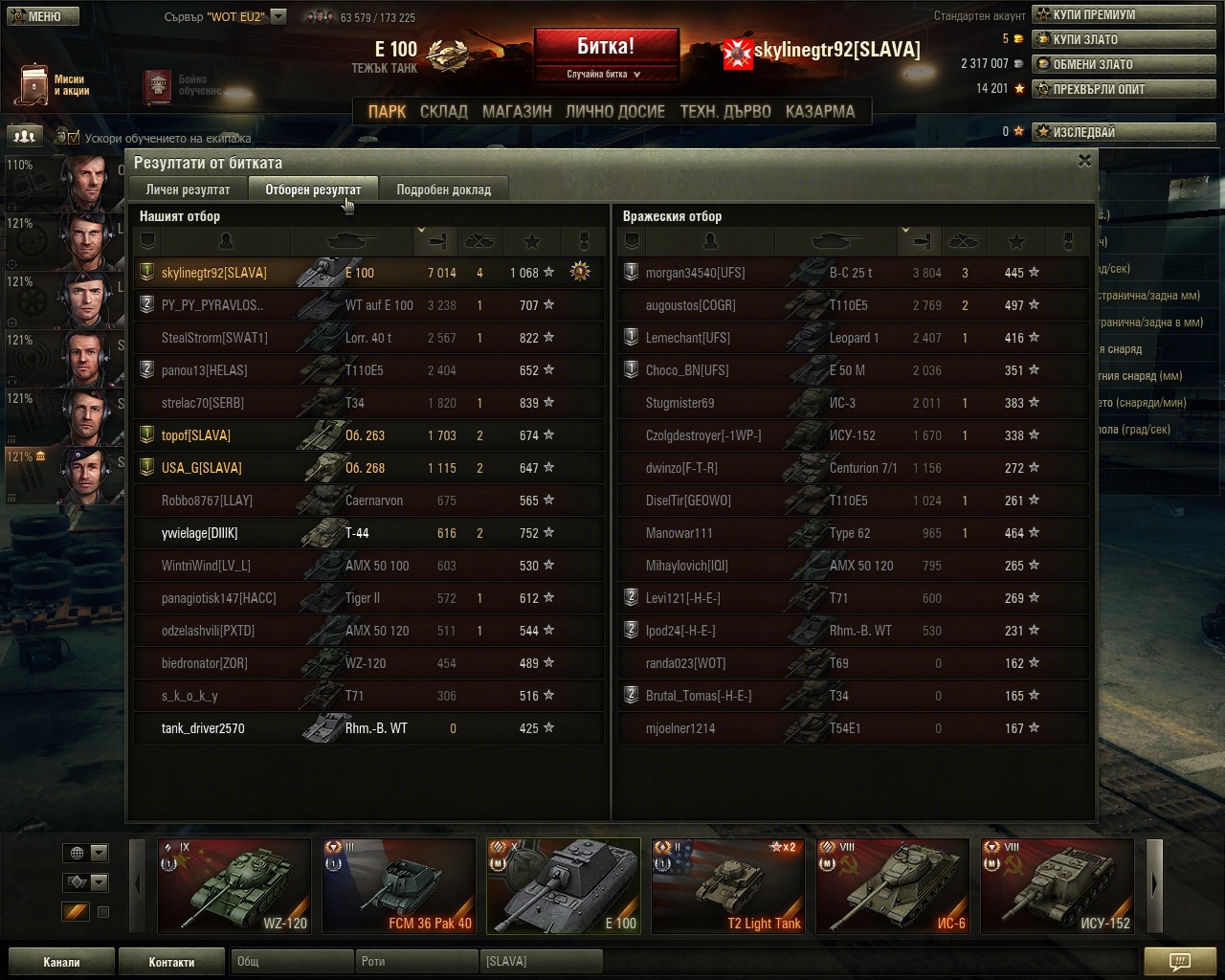Open the Контакти contacts button
The width and height of the screenshot is (1225, 980).
[x=171, y=962]
